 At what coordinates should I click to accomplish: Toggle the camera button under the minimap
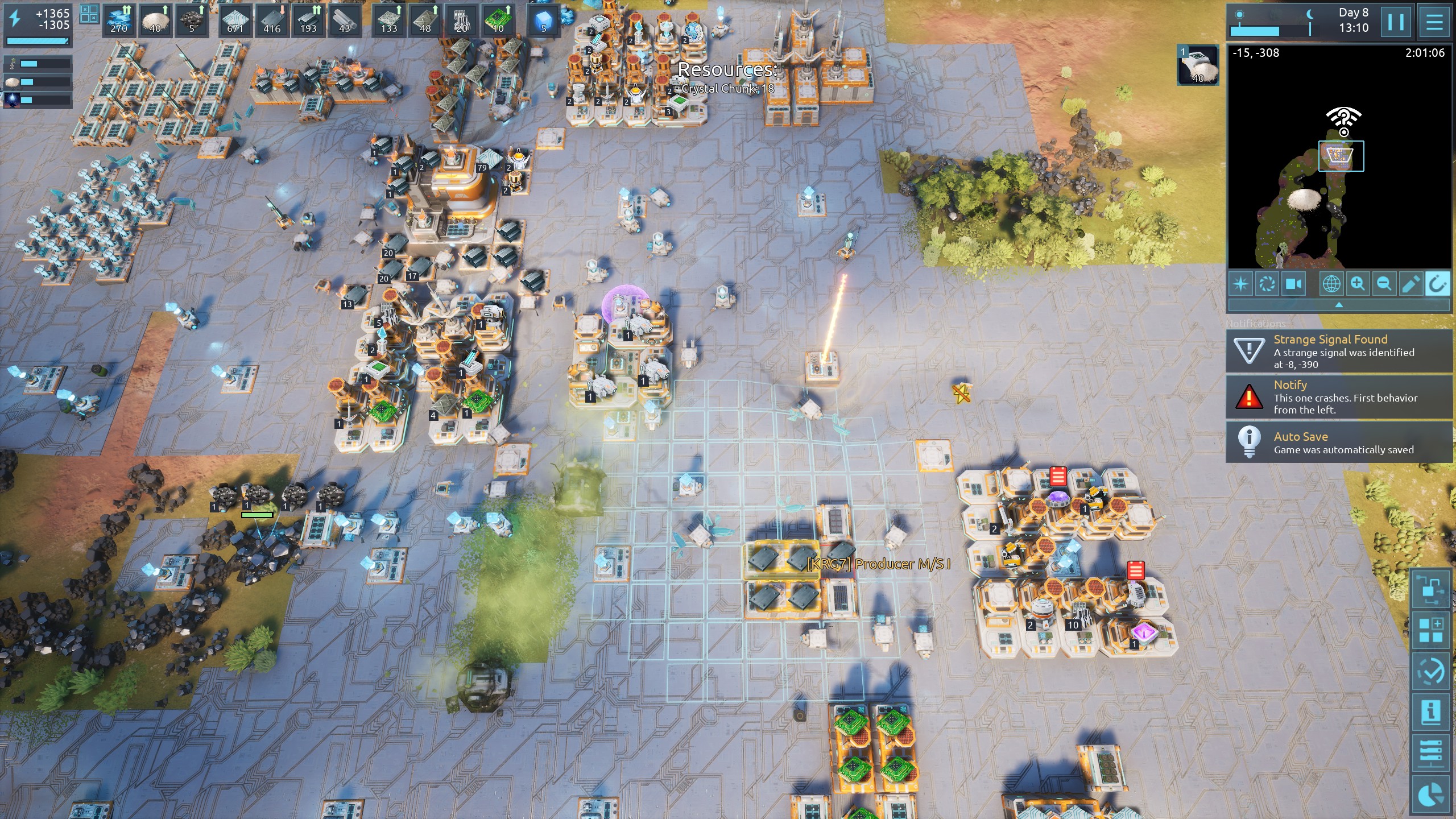click(1294, 283)
